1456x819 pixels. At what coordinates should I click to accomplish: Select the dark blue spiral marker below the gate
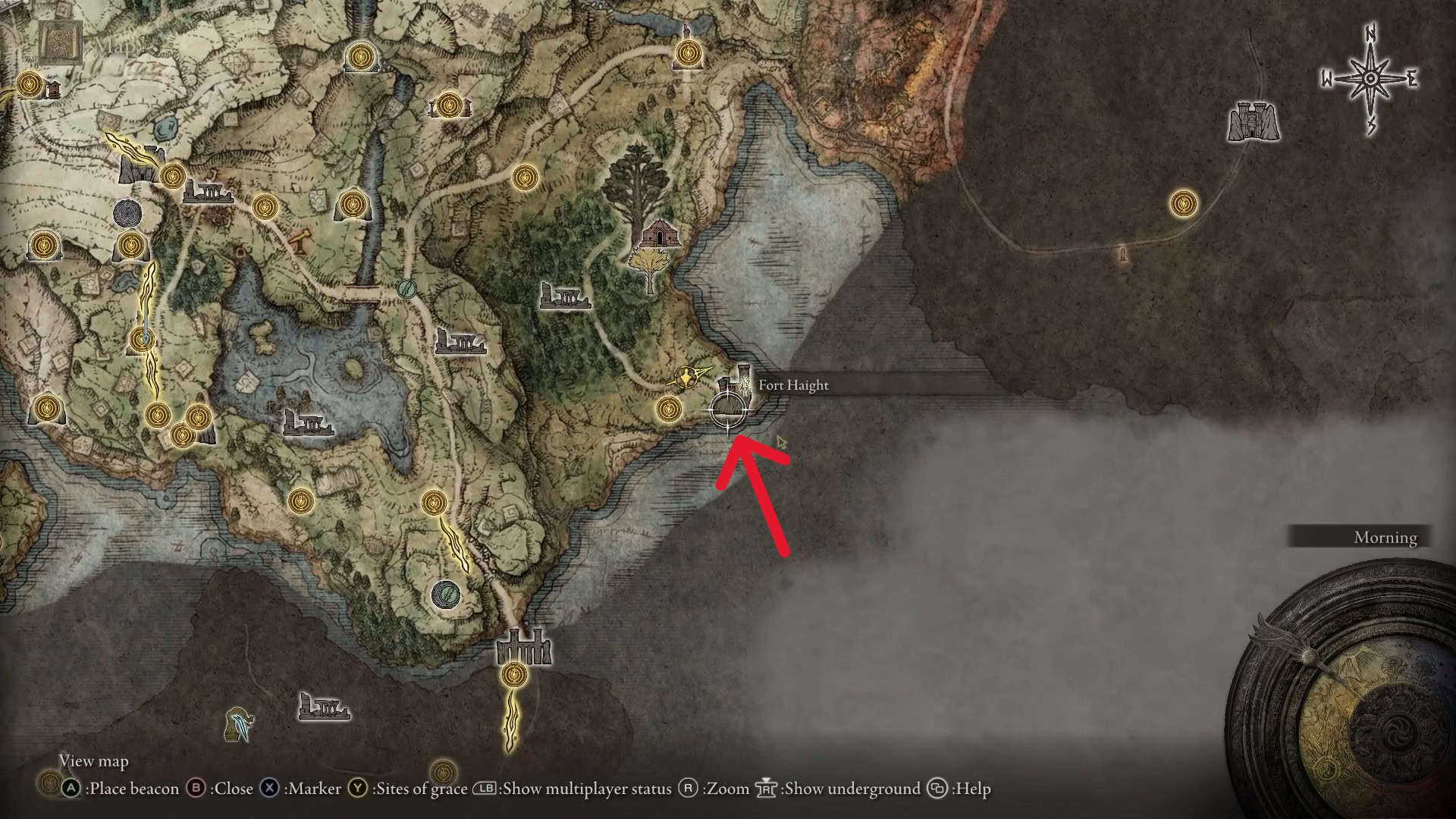click(x=126, y=213)
